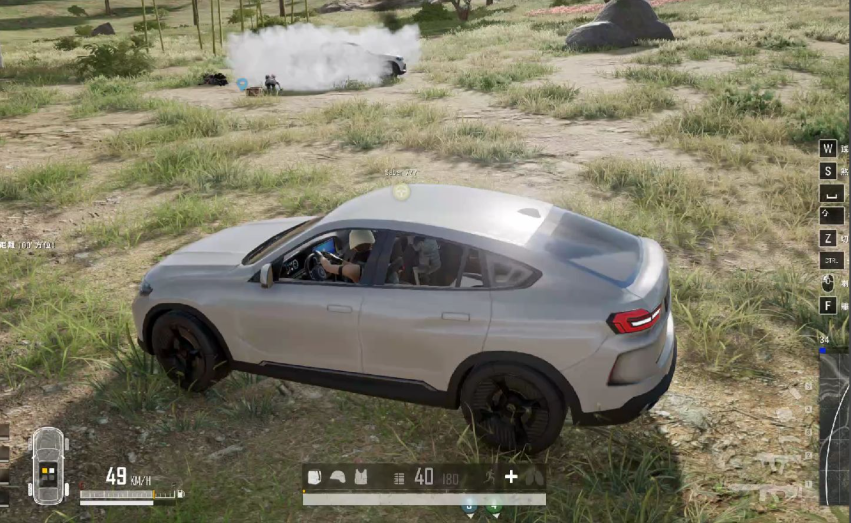Click the backpack icon in the equipment bar

tap(315, 477)
